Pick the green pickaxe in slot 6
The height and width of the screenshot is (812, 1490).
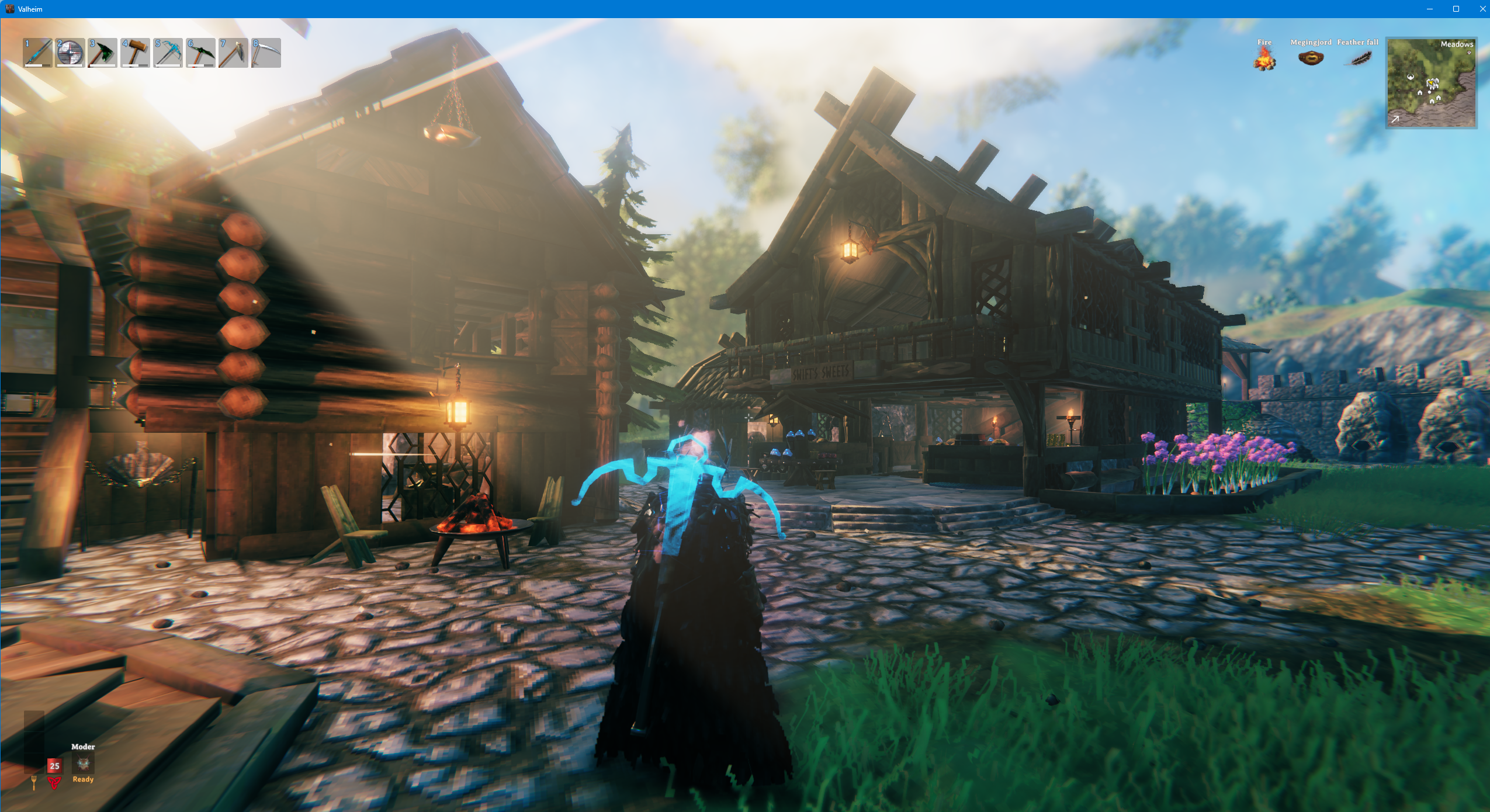coord(201,53)
